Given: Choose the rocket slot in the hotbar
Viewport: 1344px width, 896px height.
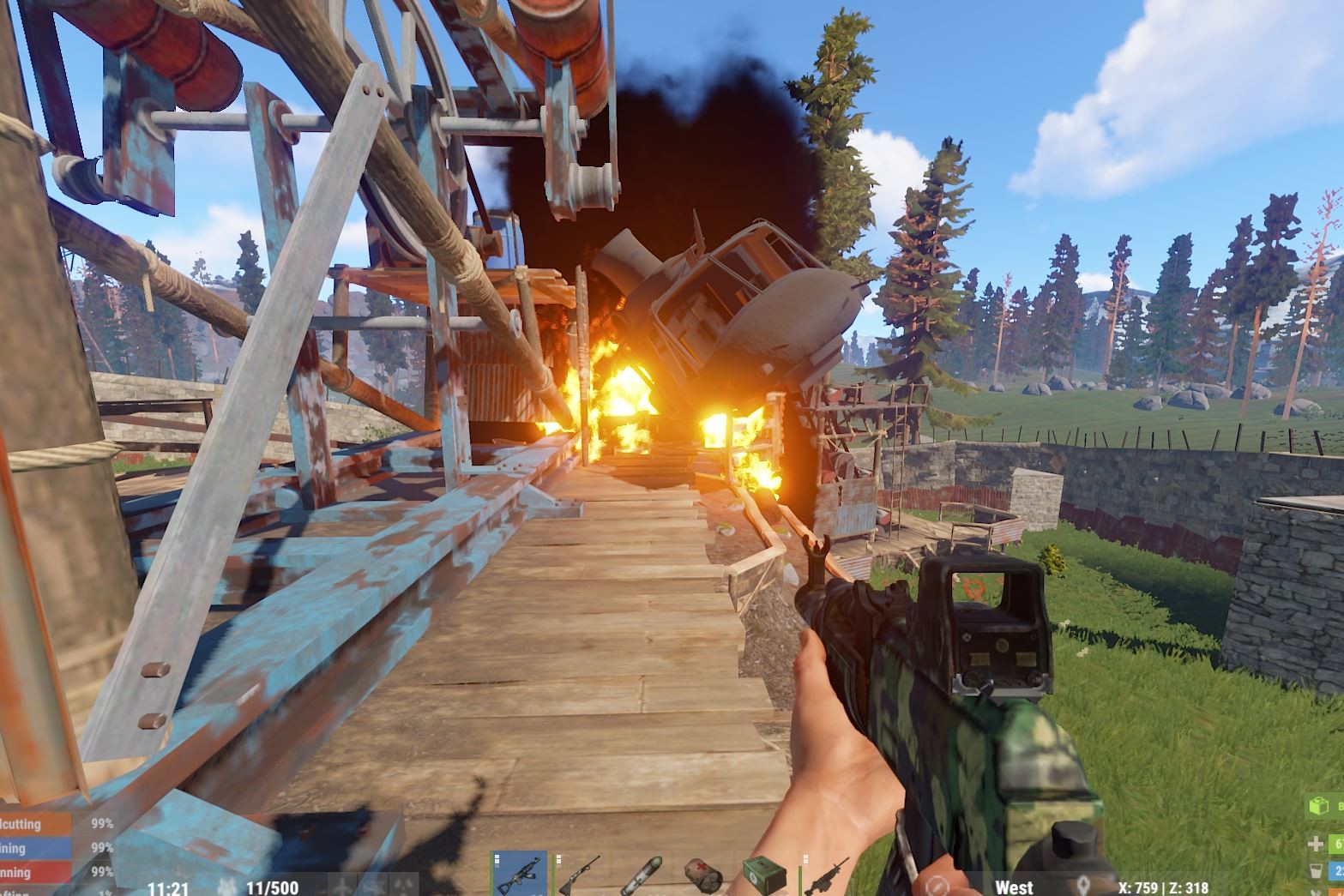Looking at the screenshot, I should click(642, 876).
